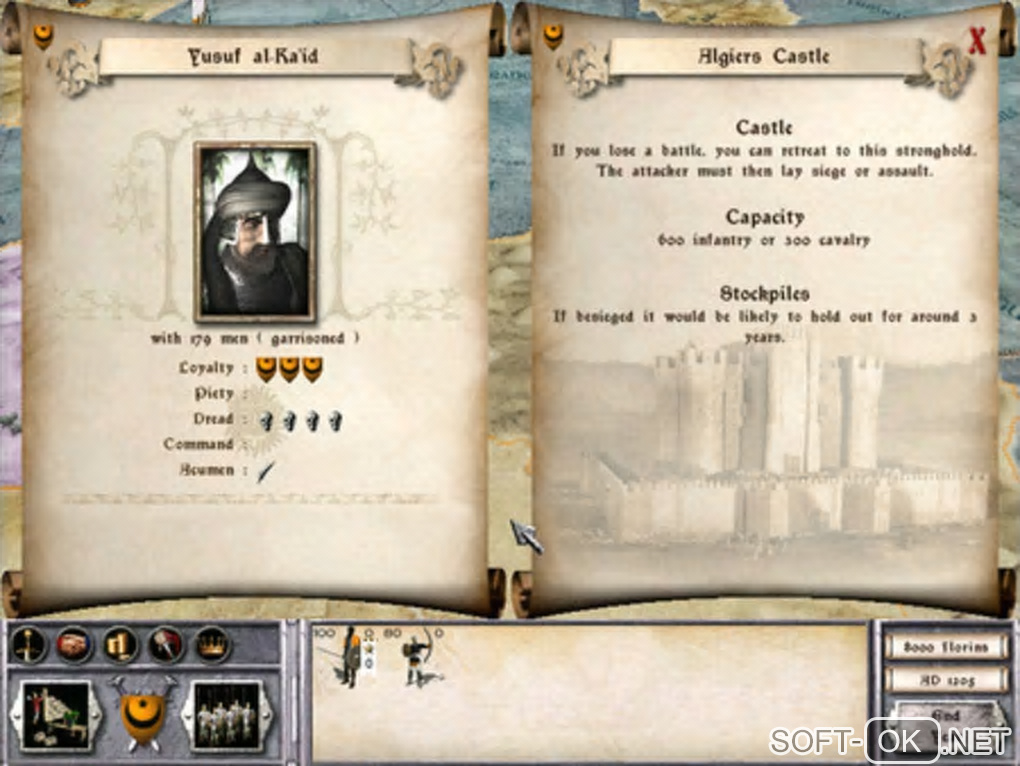Viewport: 1020px width, 766px height.
Task: End the current turn
Action: coord(944,715)
